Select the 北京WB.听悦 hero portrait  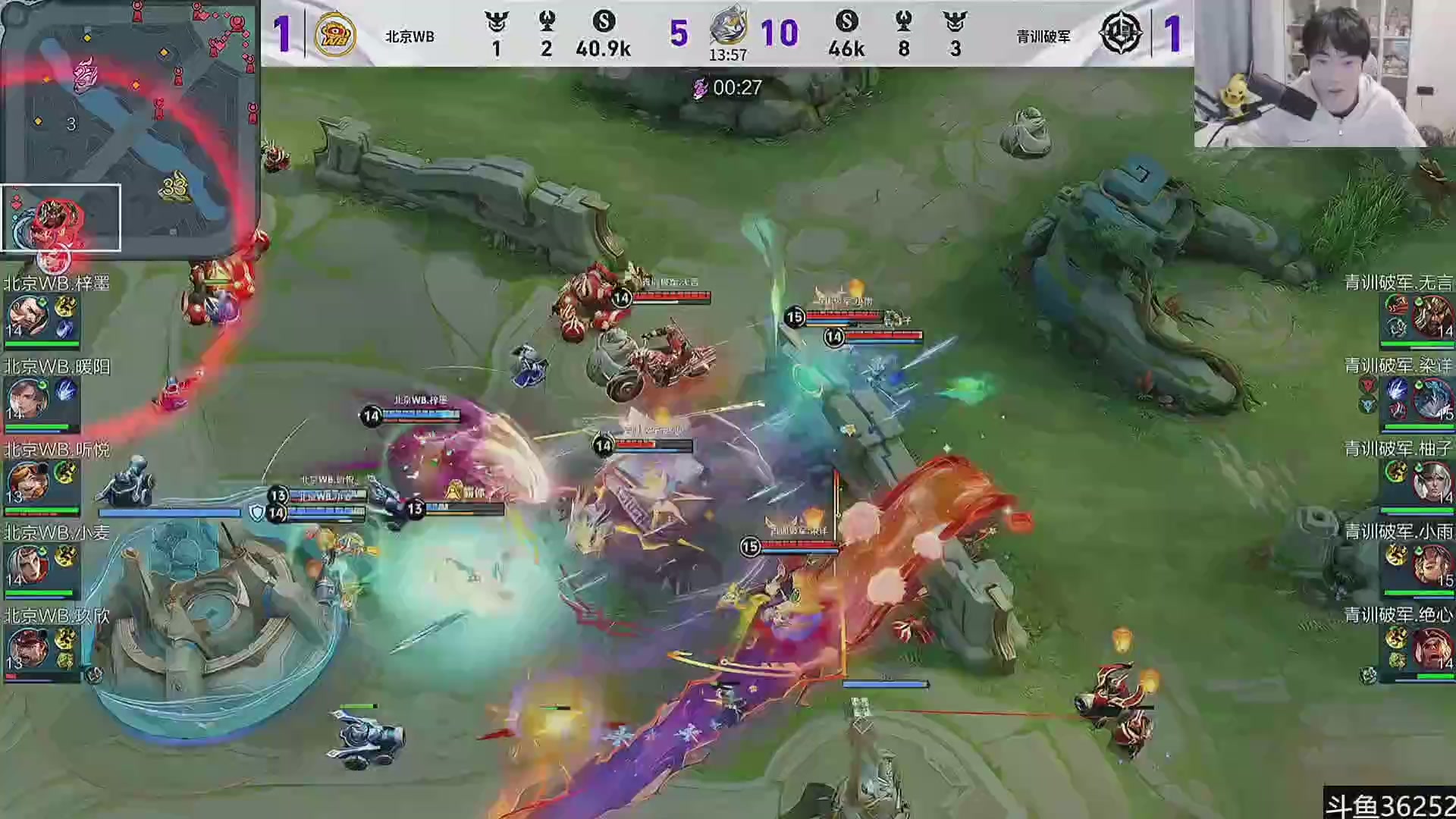coord(29,482)
